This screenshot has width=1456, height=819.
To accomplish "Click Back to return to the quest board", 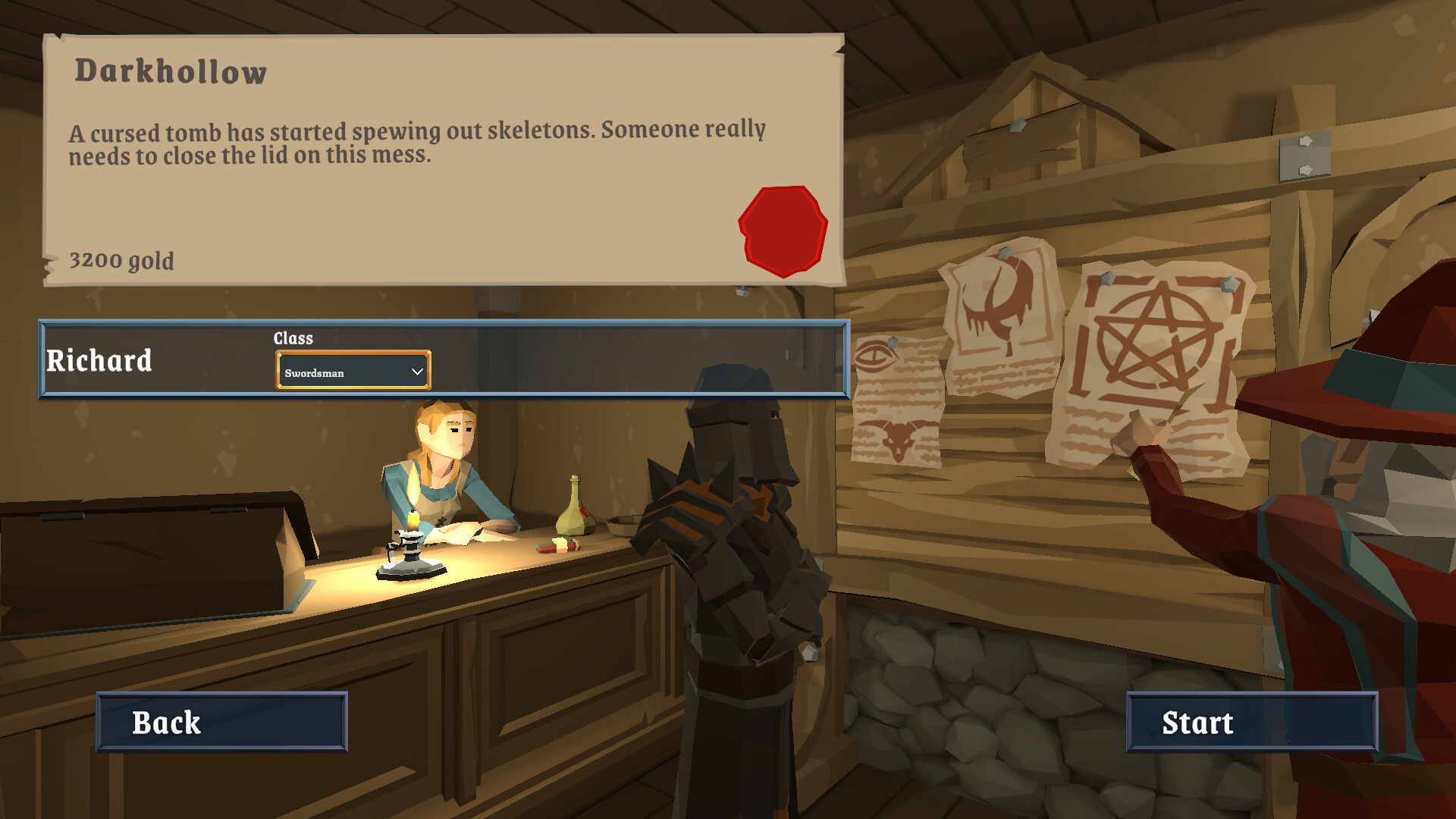I will [221, 723].
